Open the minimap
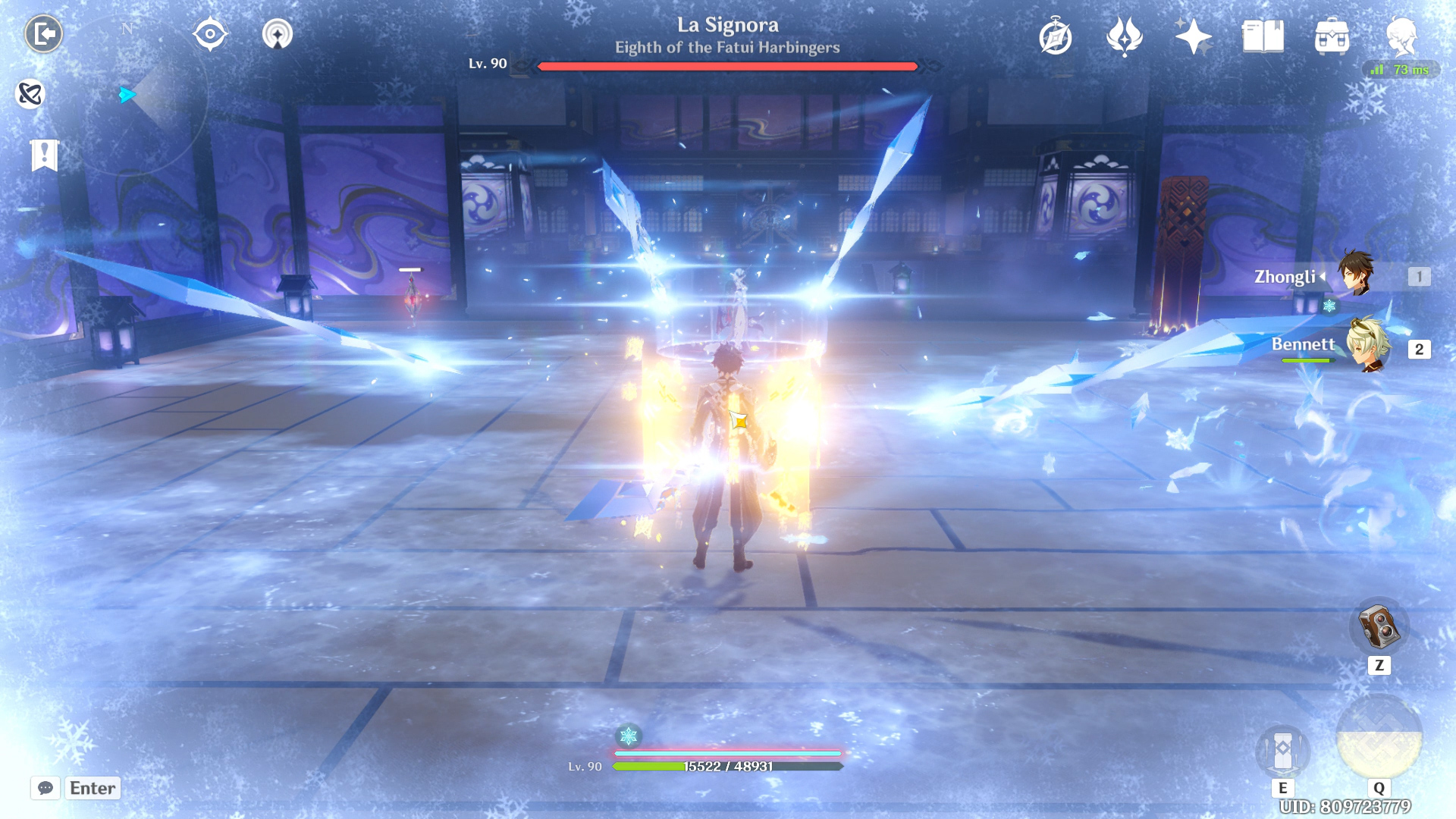The height and width of the screenshot is (819, 1456). click(x=129, y=95)
